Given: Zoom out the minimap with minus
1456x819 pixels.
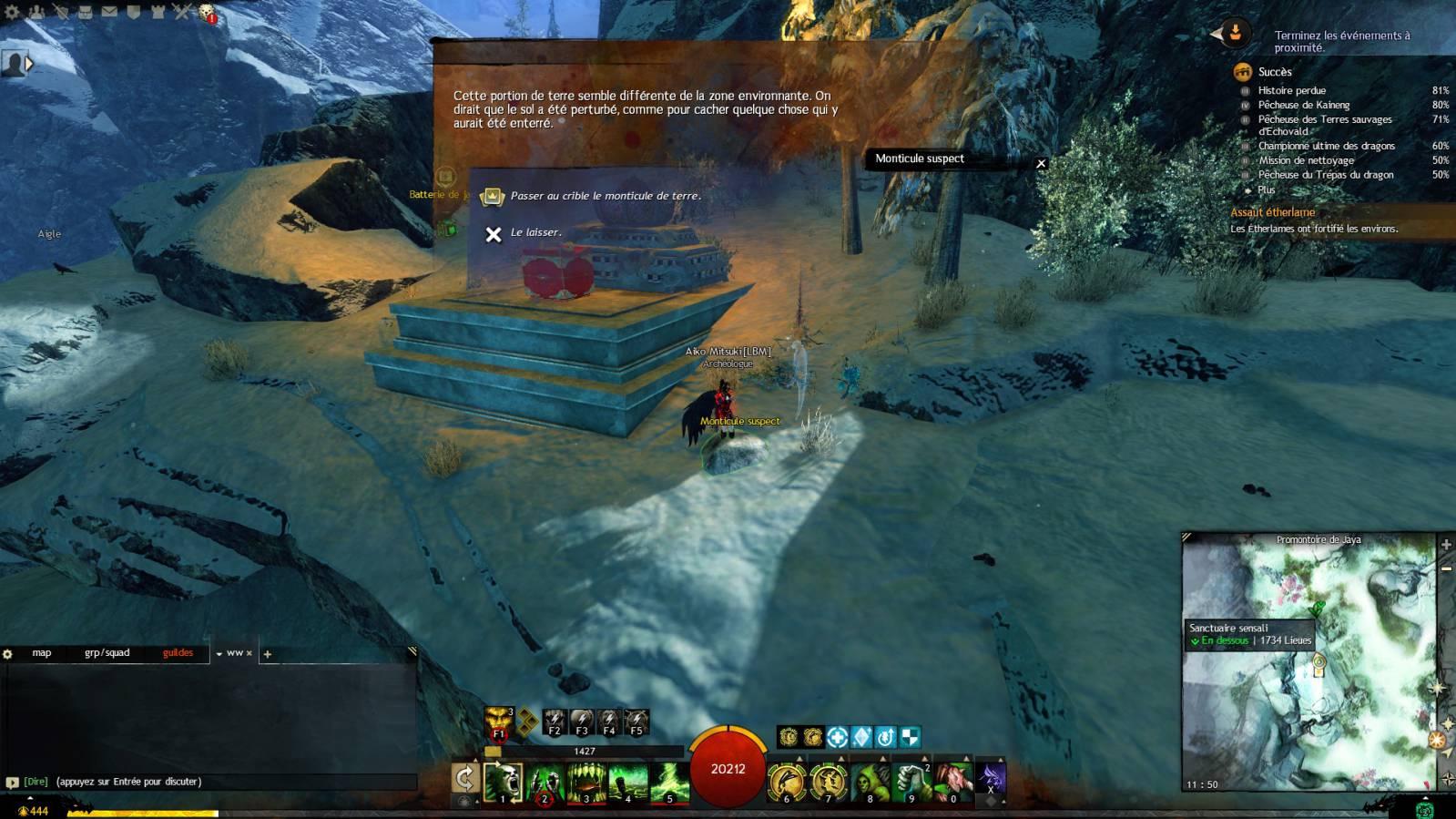Looking at the screenshot, I should 1446,568.
